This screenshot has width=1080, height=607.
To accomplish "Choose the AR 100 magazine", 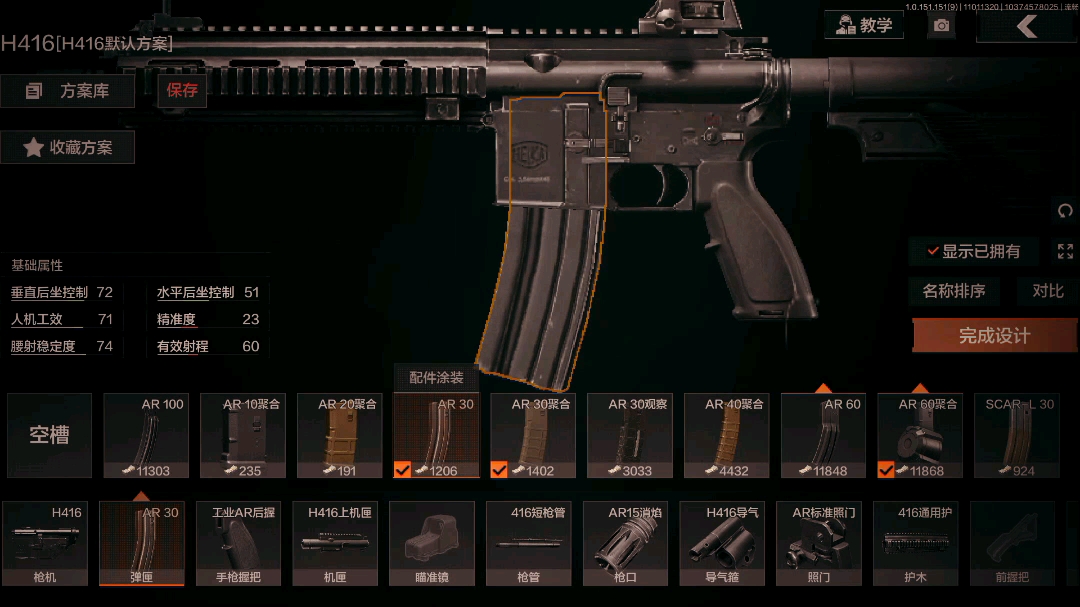I will pos(146,435).
